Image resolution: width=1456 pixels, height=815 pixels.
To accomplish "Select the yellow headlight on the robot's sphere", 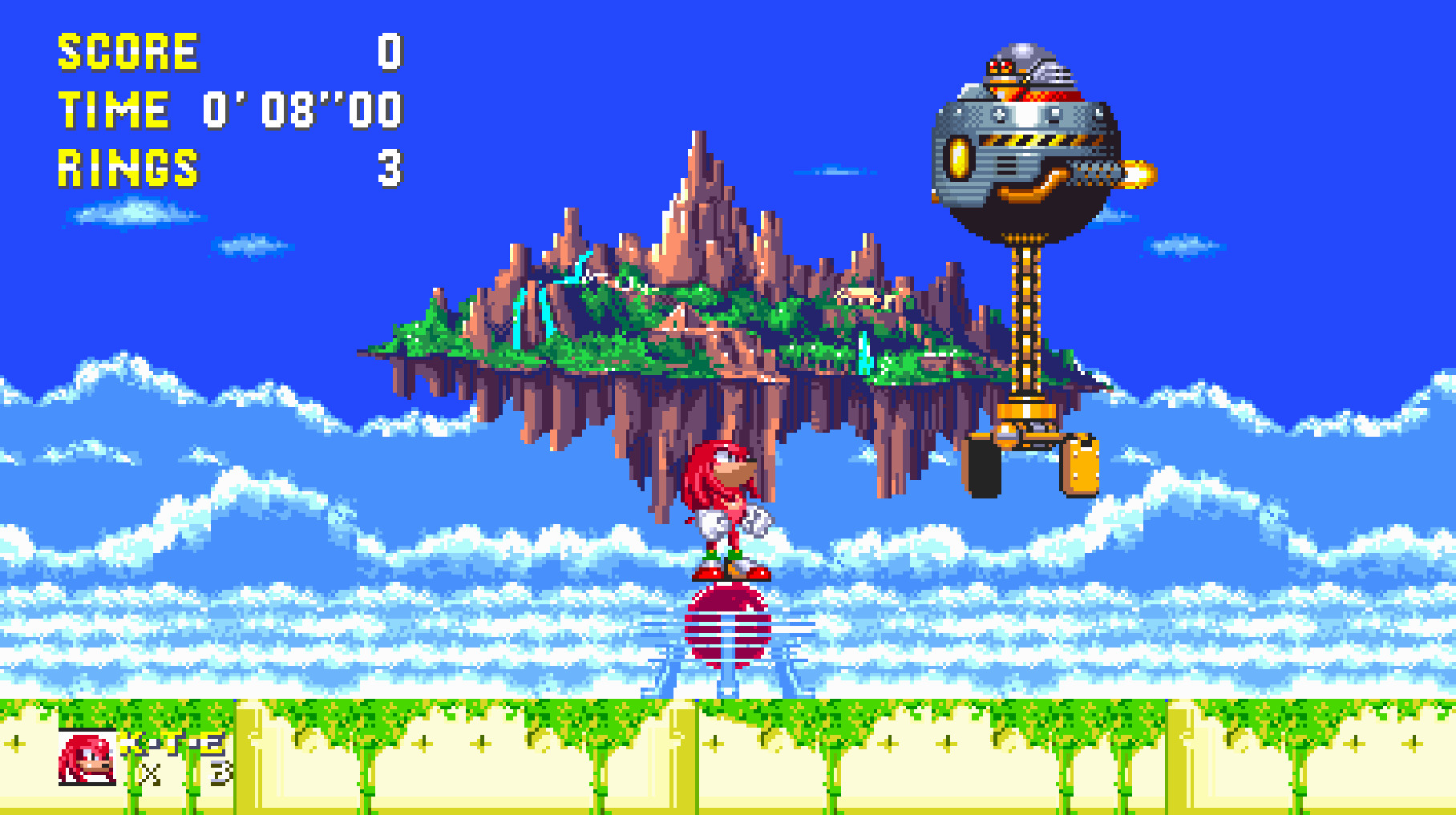I will 961,156.
